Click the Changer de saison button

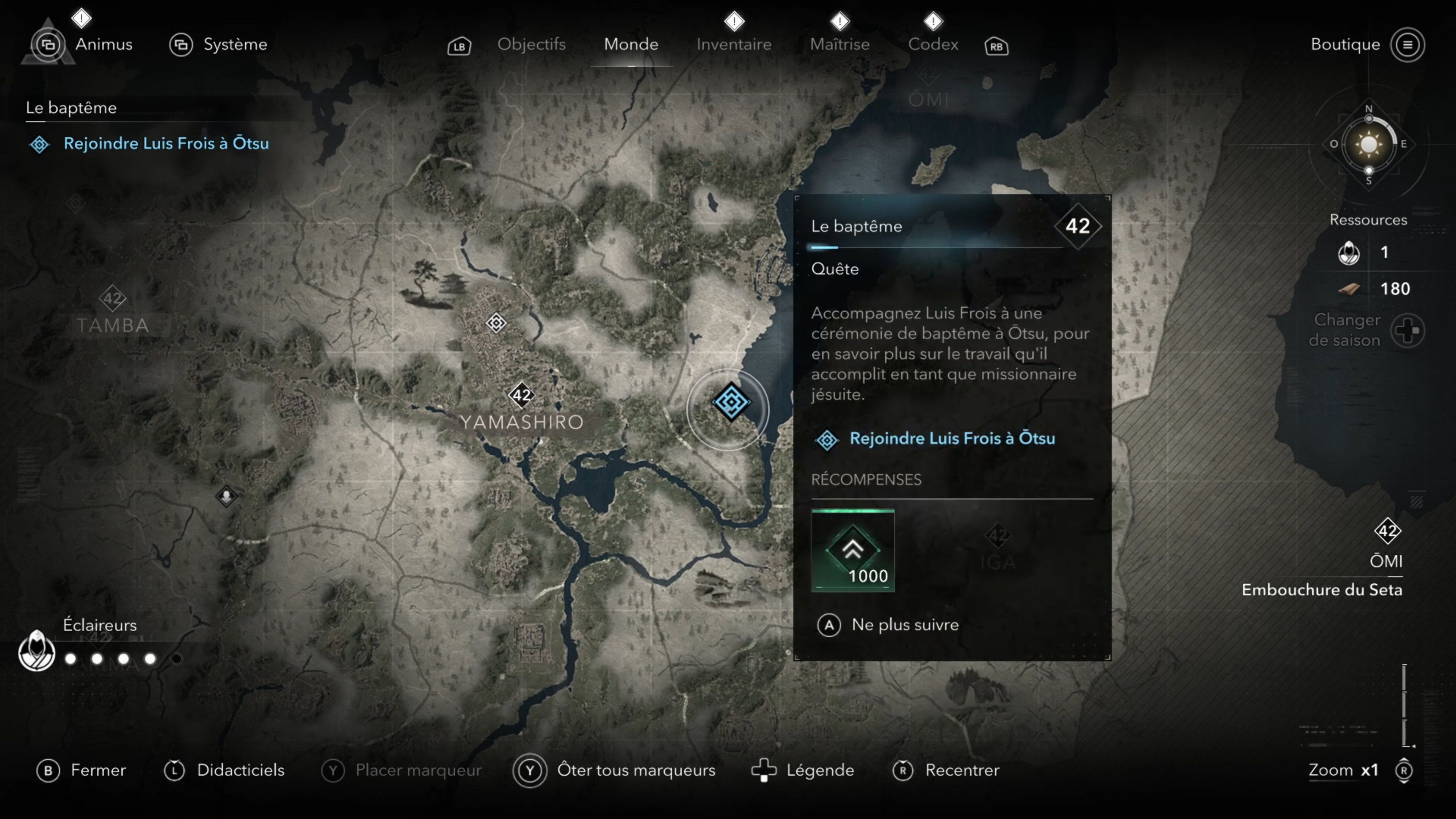[x=1407, y=331]
